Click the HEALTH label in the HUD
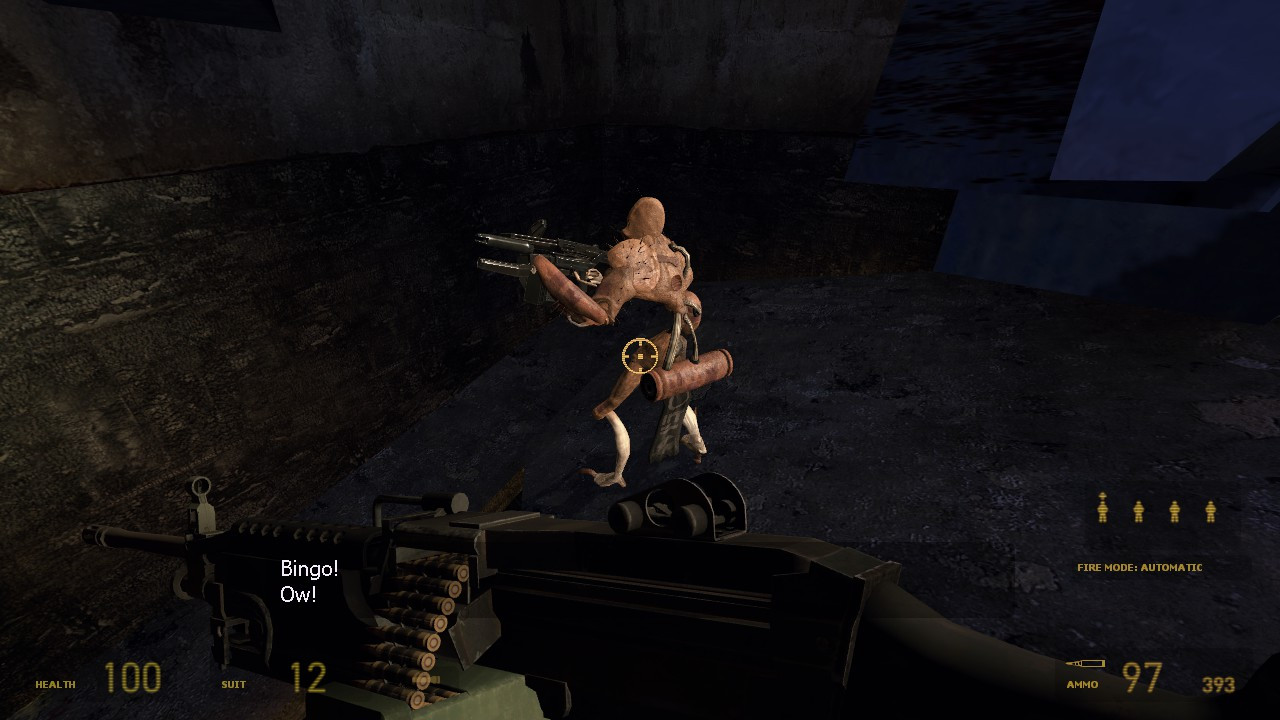This screenshot has height=720, width=1280. pyautogui.click(x=57, y=685)
